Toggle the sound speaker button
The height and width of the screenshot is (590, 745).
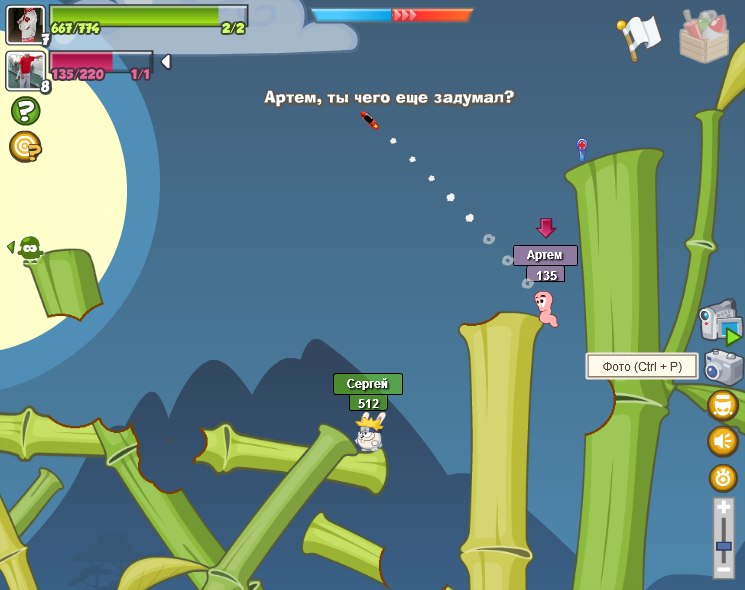pyautogui.click(x=723, y=441)
